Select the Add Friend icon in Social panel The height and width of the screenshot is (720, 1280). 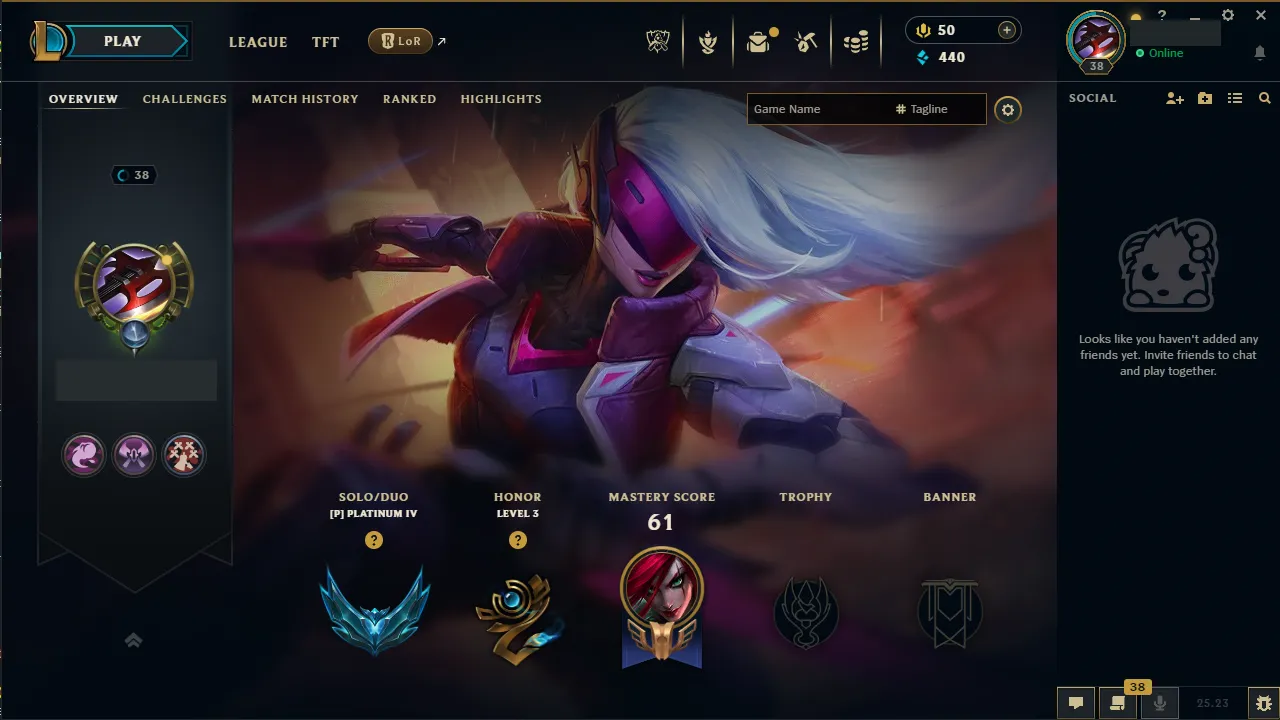pyautogui.click(x=1174, y=98)
